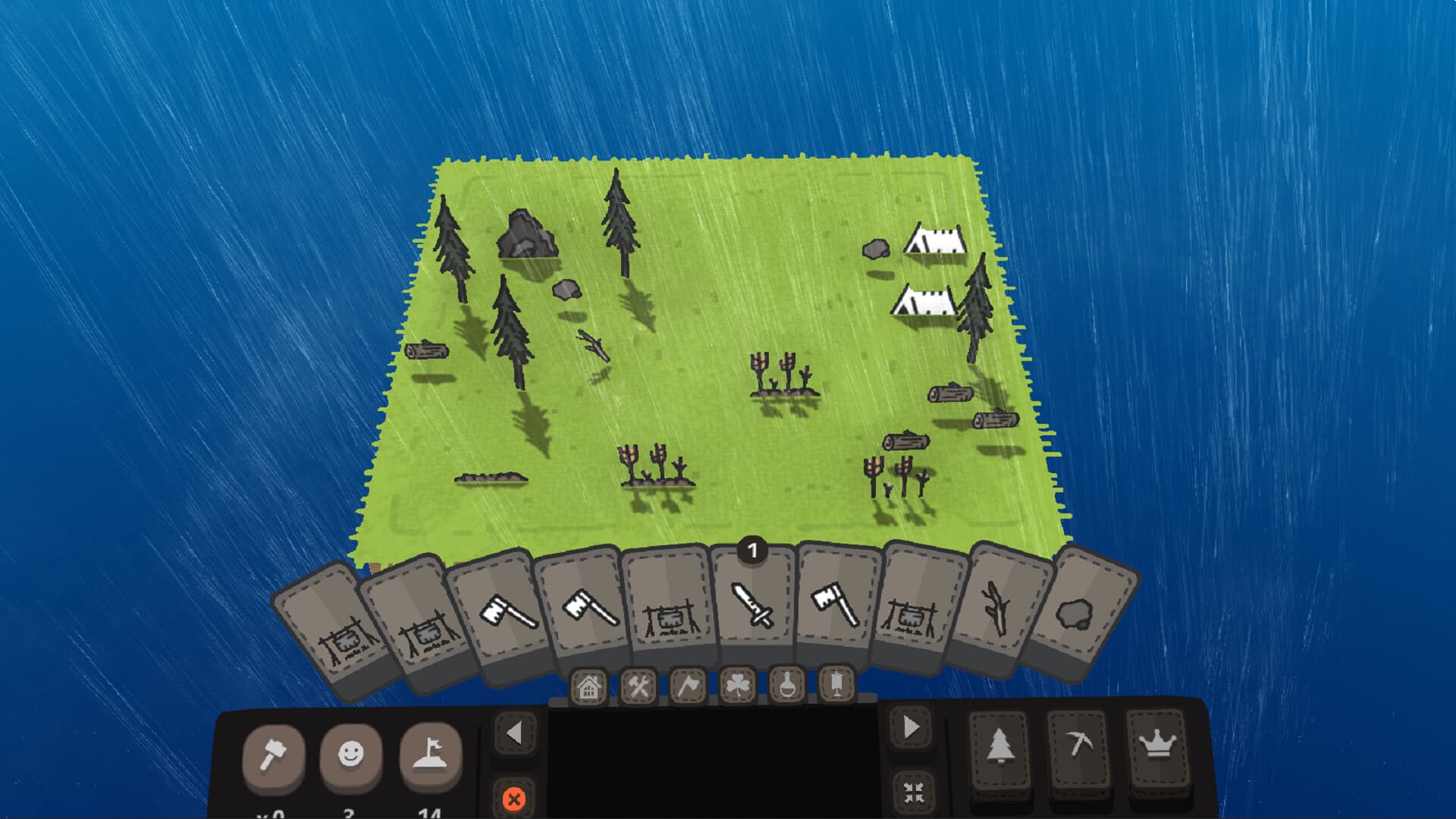Click the hammer sold-cards counter icon
Image resolution: width=1456 pixels, height=819 pixels.
pyautogui.click(x=275, y=755)
